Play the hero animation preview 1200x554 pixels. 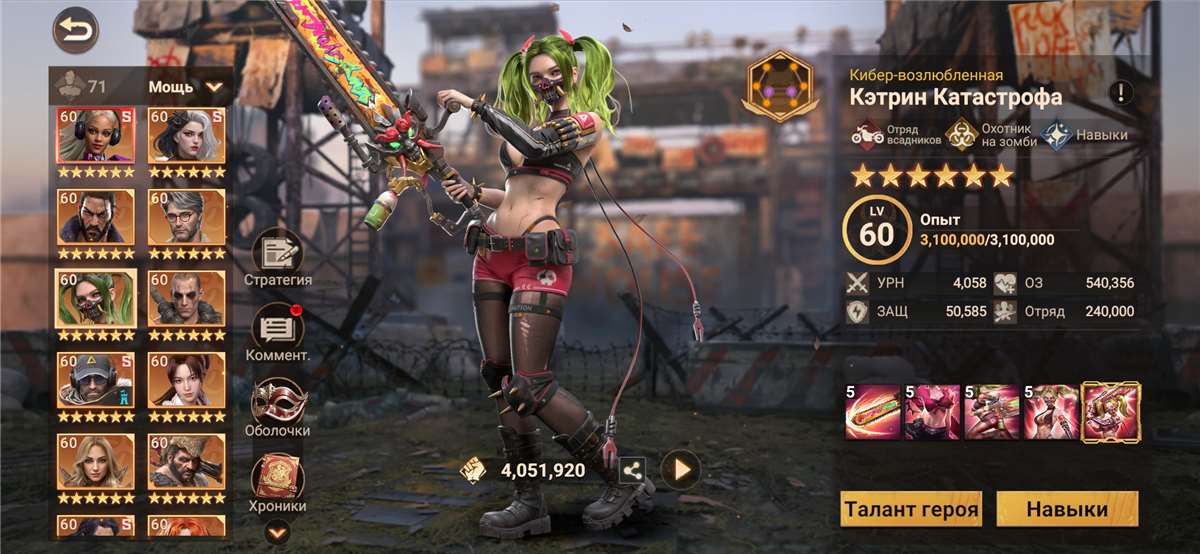click(681, 469)
